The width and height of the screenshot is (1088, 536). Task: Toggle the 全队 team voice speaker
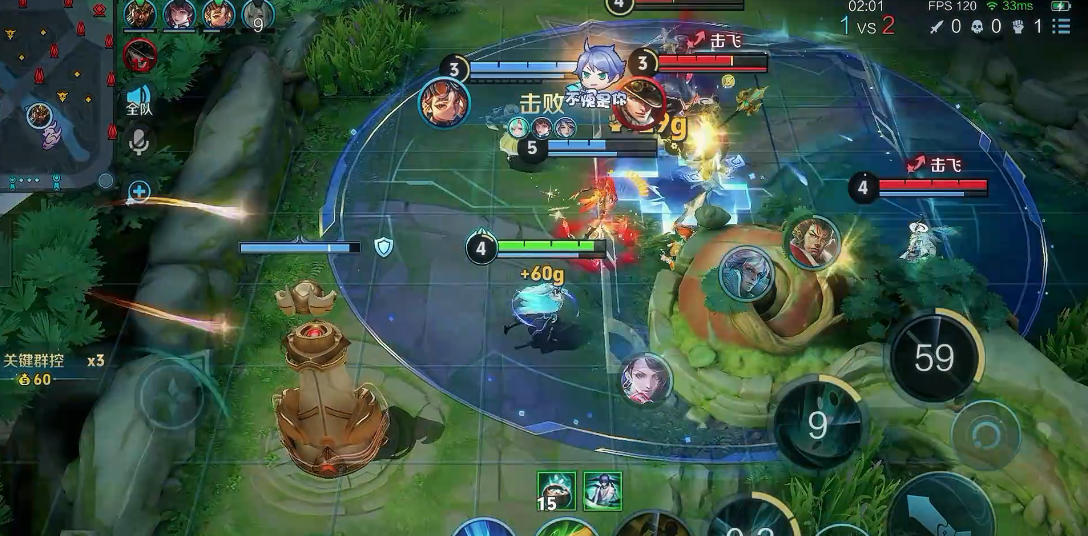[x=139, y=100]
